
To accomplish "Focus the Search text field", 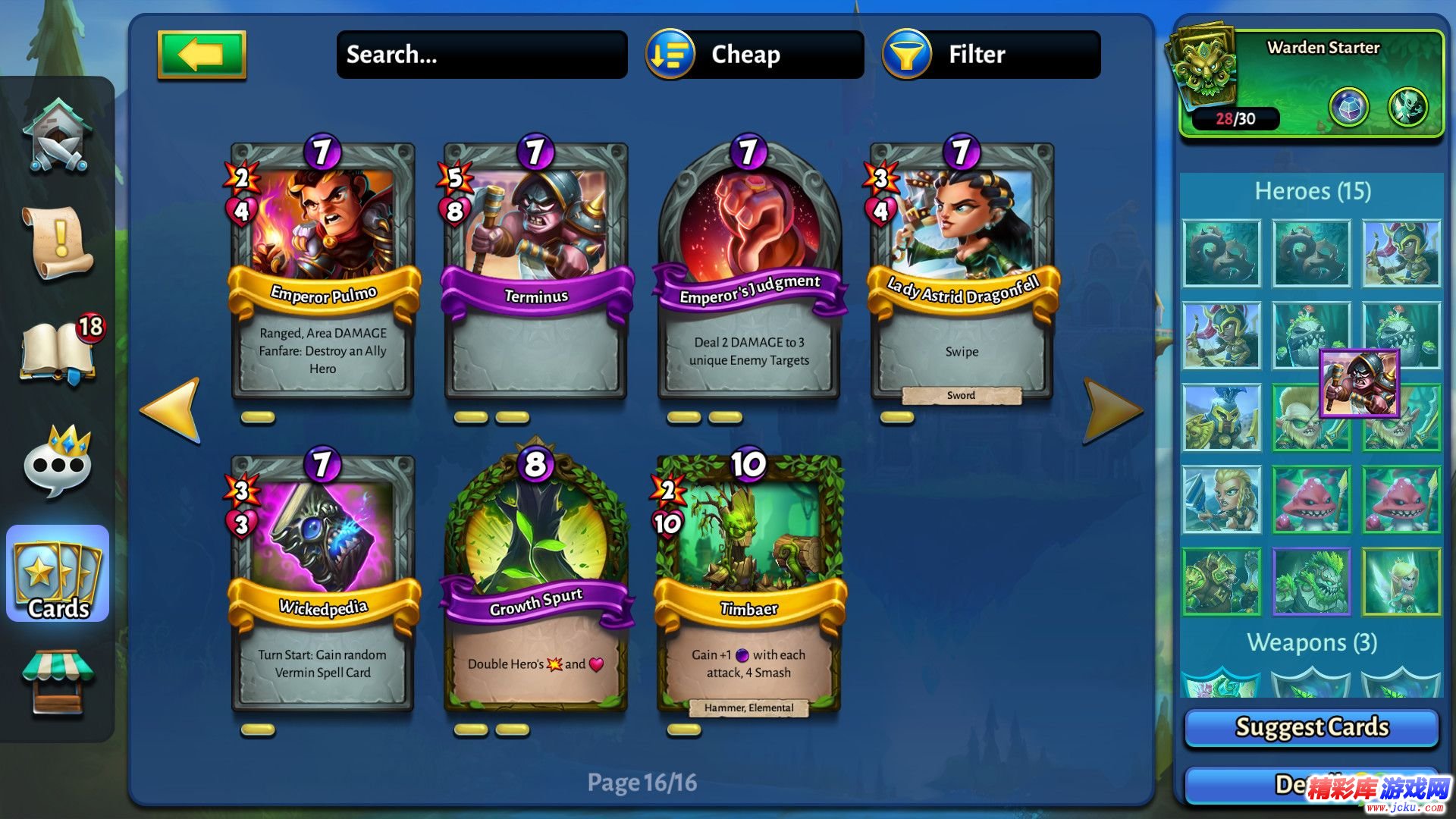I will point(482,55).
